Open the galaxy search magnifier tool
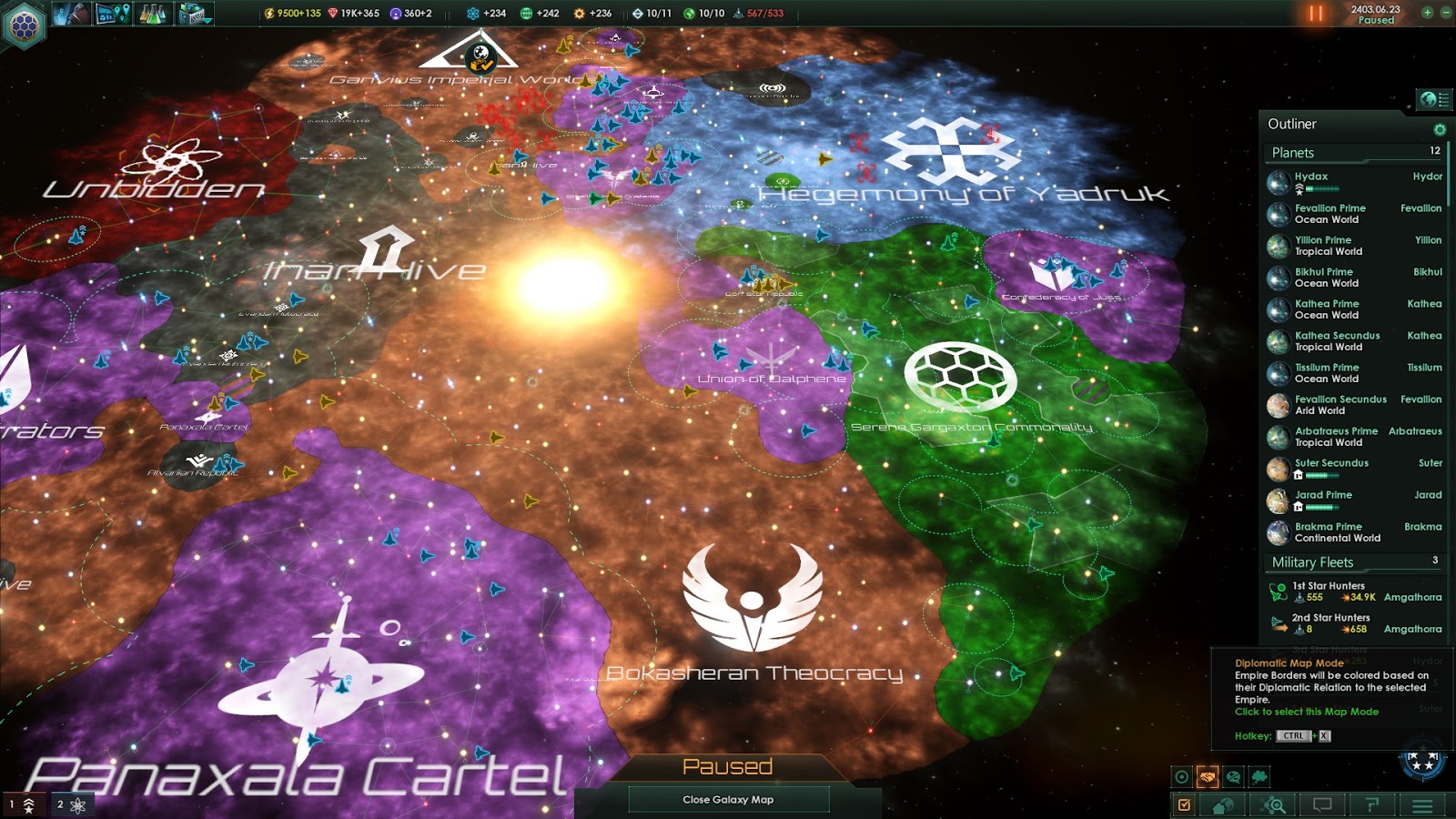This screenshot has width=1456, height=819. click(1273, 805)
